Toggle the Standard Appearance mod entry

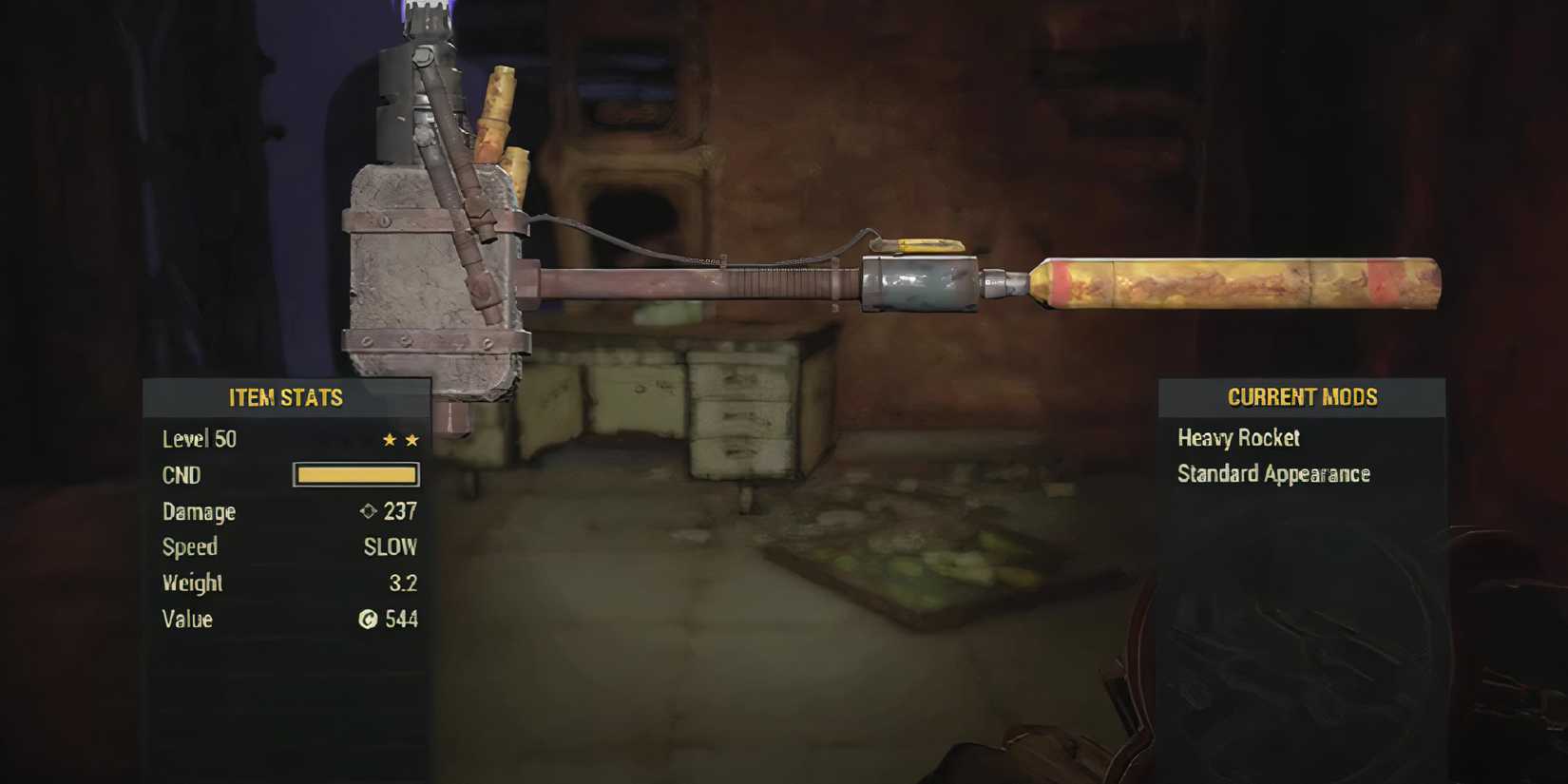pos(1273,473)
